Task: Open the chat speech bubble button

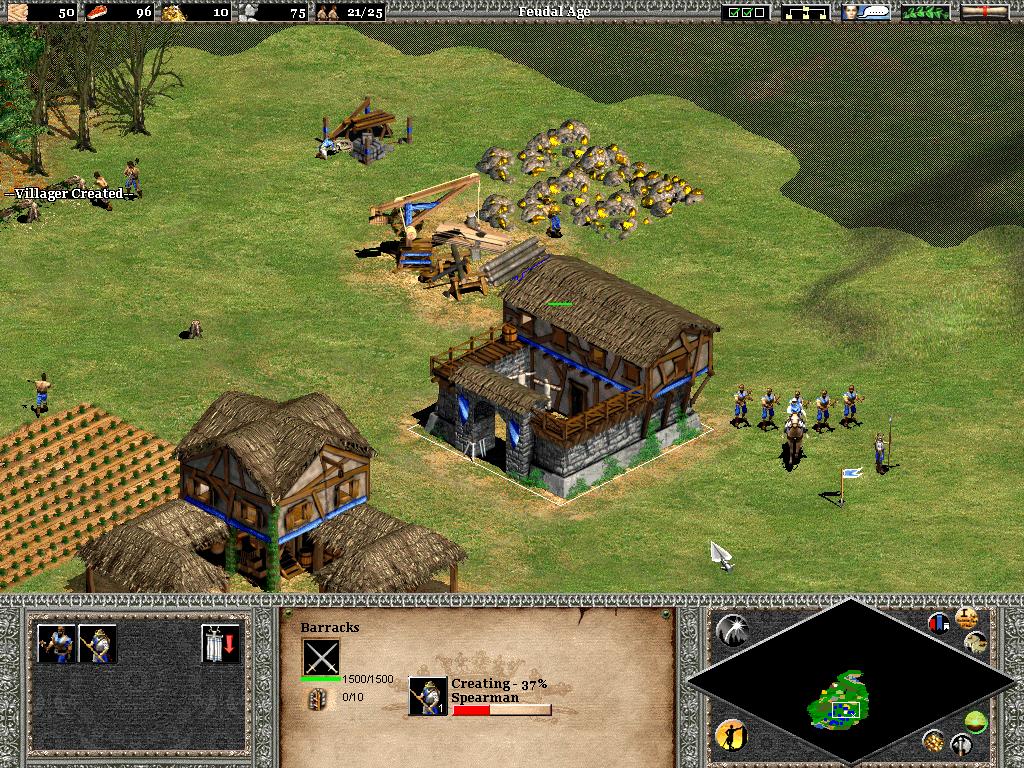Action: 866,13
